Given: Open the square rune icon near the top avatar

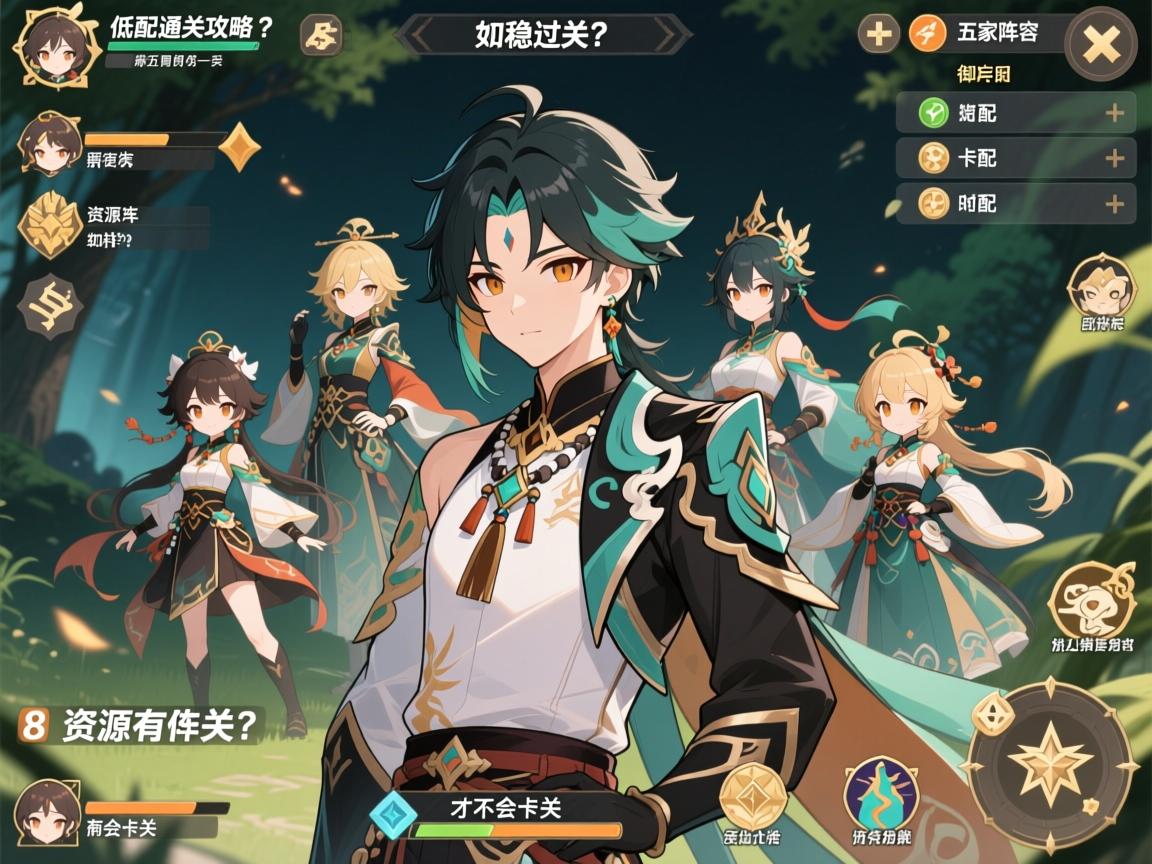Looking at the screenshot, I should [x=322, y=36].
